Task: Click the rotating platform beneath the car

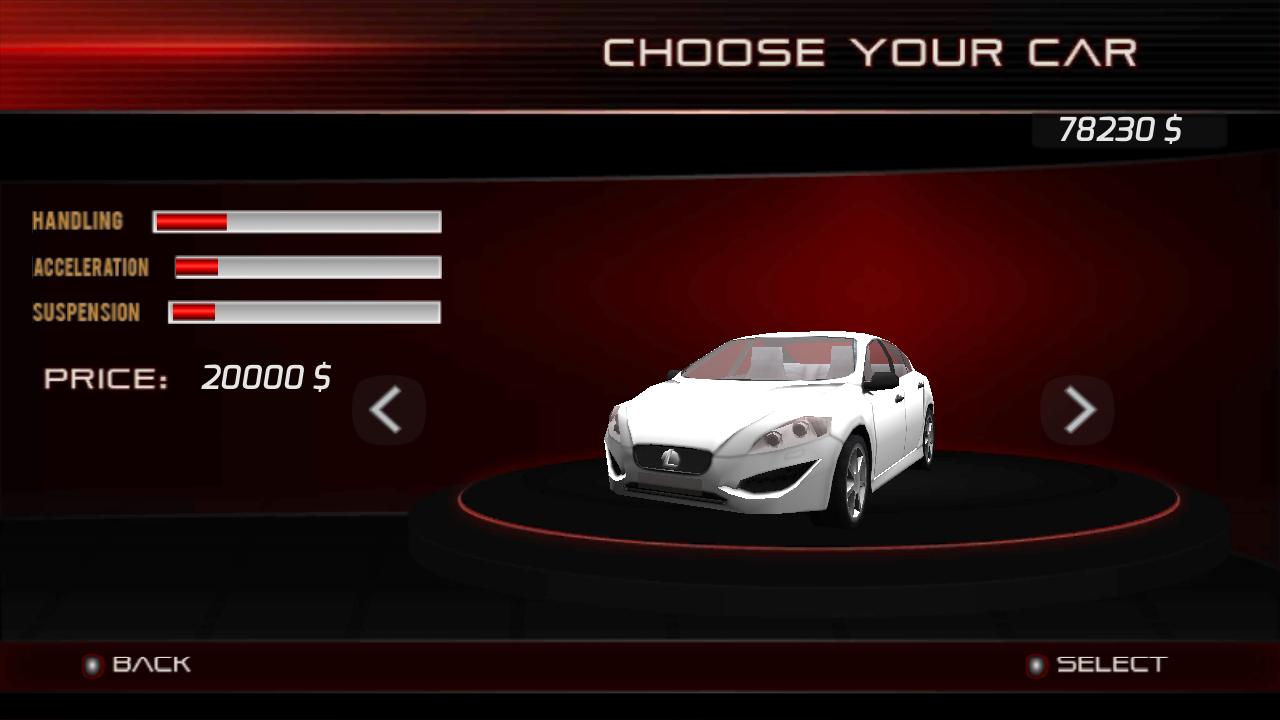Action: tap(790, 545)
